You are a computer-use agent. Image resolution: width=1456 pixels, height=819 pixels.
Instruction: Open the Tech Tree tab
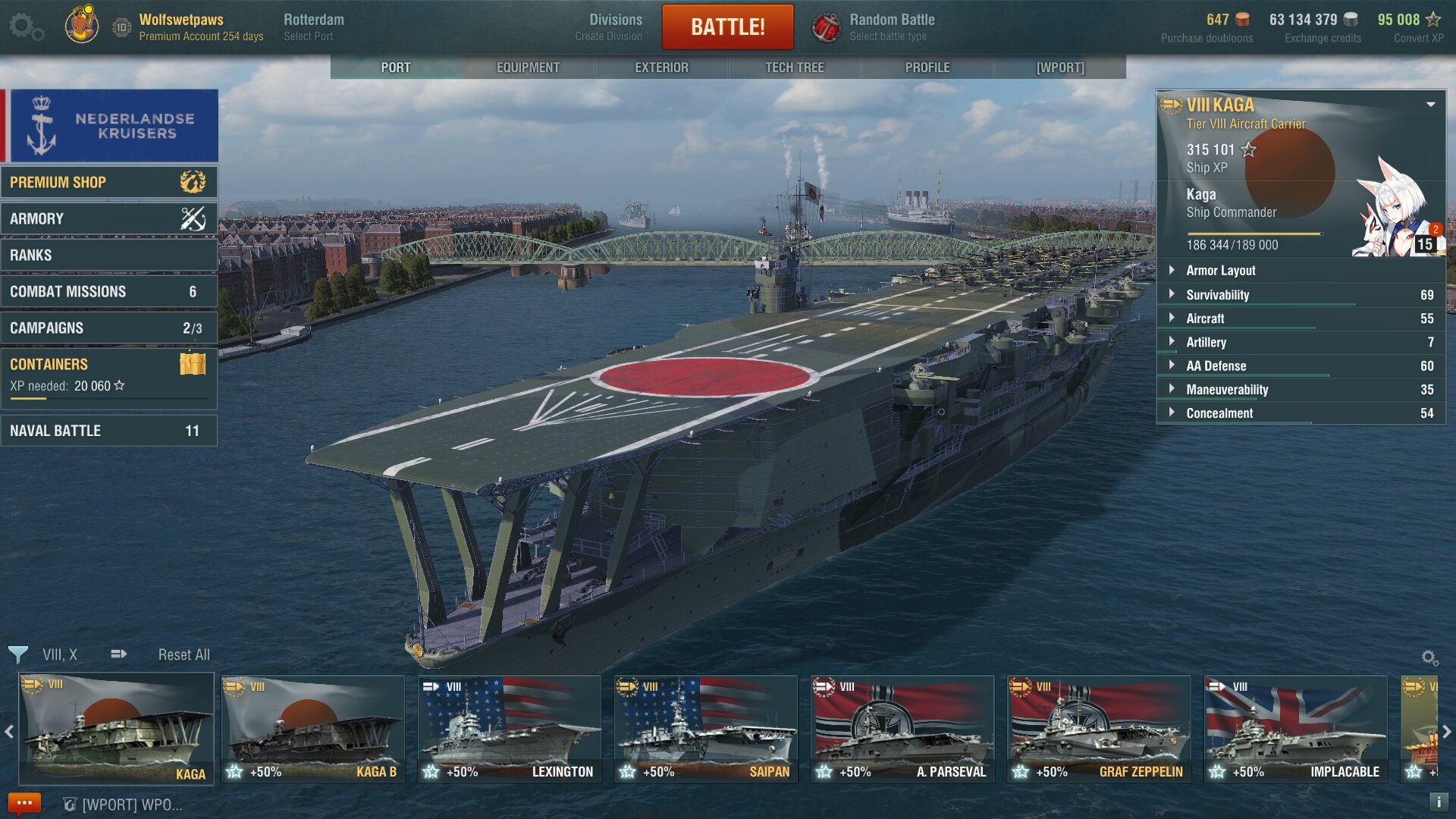coord(794,67)
